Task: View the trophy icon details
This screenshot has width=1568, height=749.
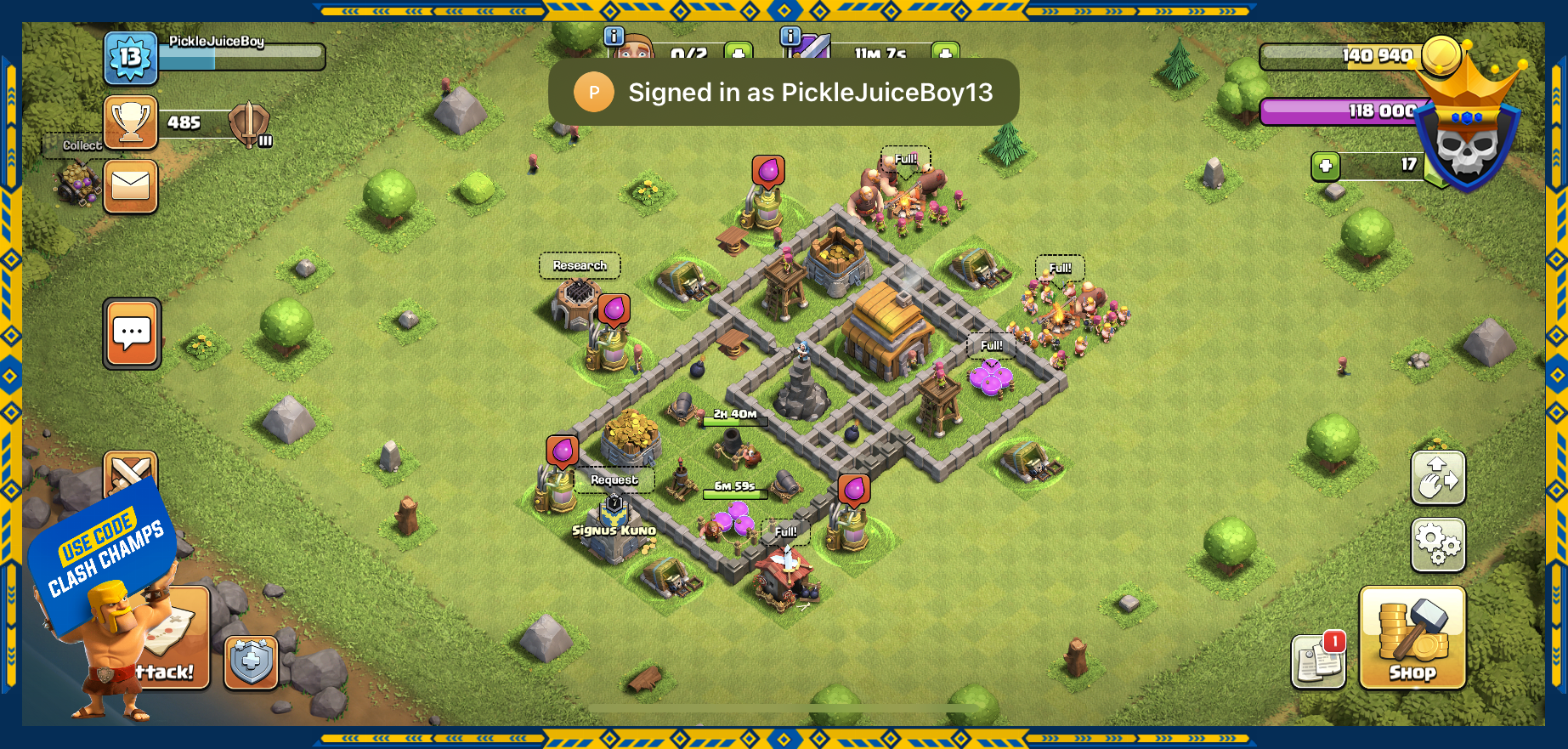Action: pyautogui.click(x=131, y=122)
